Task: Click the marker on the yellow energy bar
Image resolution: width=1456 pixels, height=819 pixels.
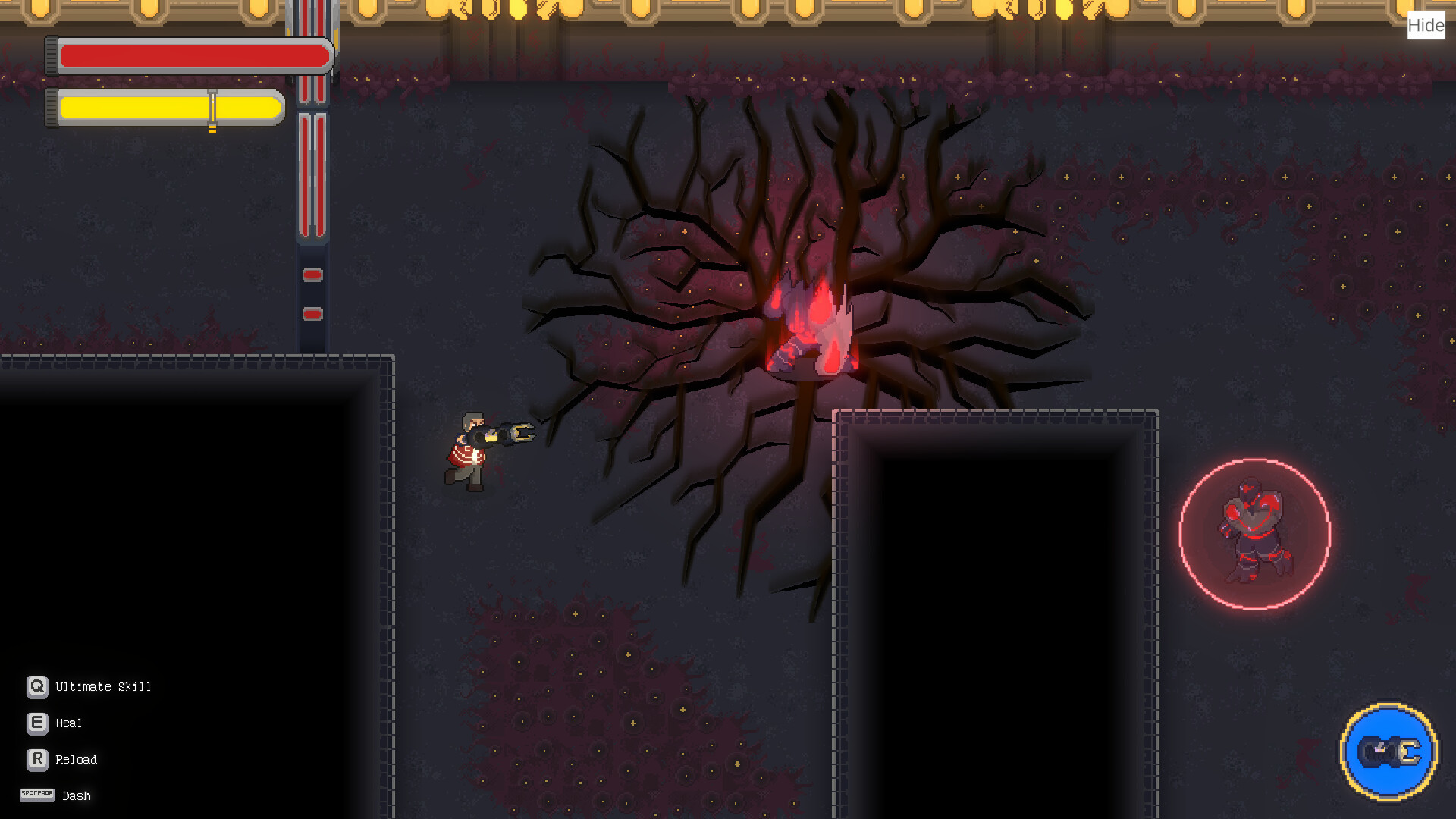Action: (x=212, y=108)
